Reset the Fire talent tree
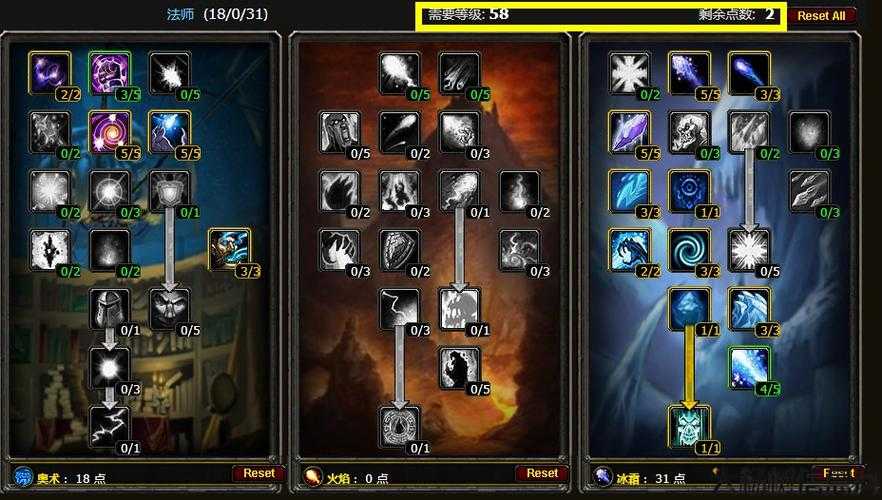The width and height of the screenshot is (882, 500). click(x=541, y=473)
